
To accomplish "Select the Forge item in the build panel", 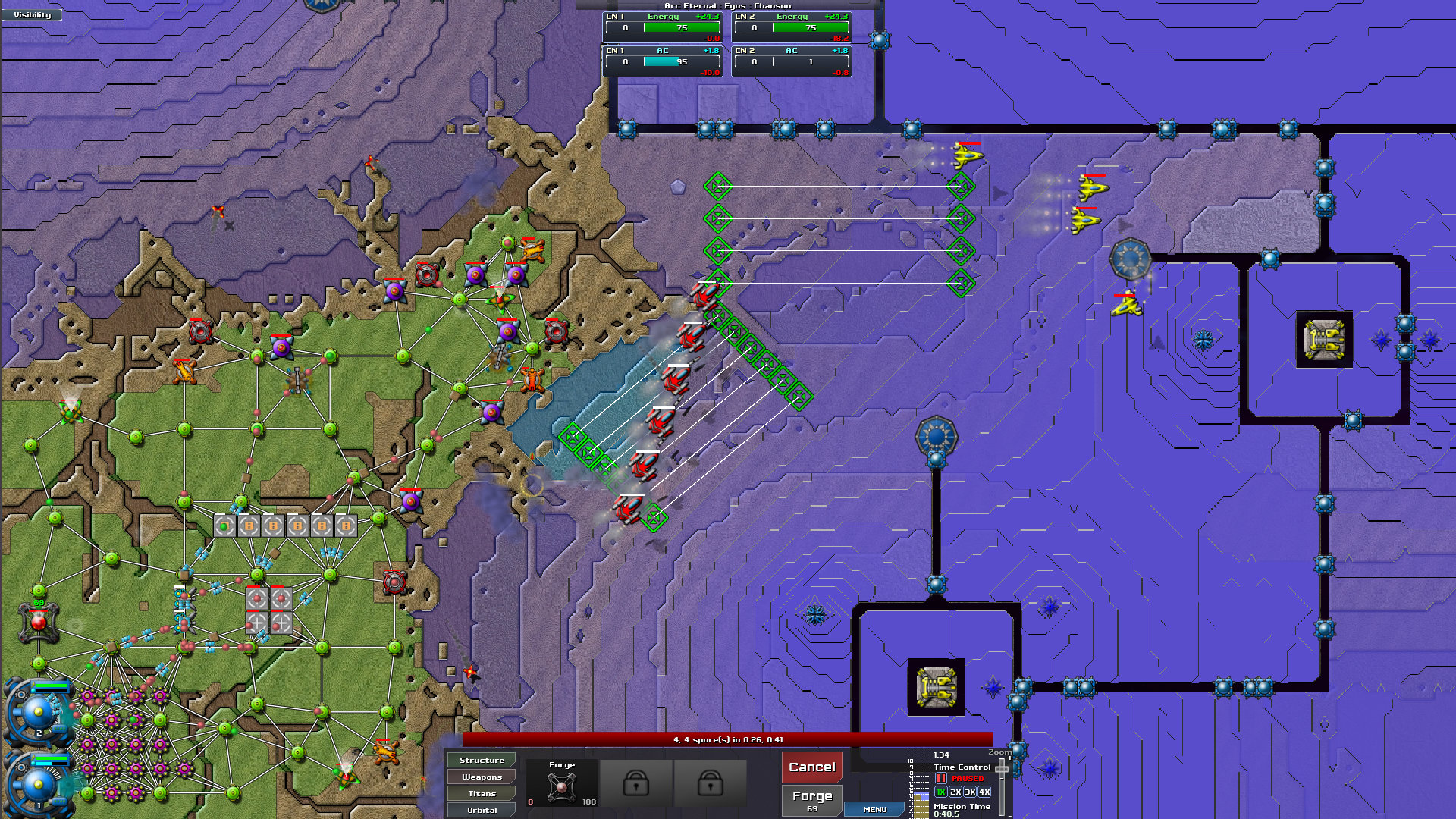I will (563, 781).
